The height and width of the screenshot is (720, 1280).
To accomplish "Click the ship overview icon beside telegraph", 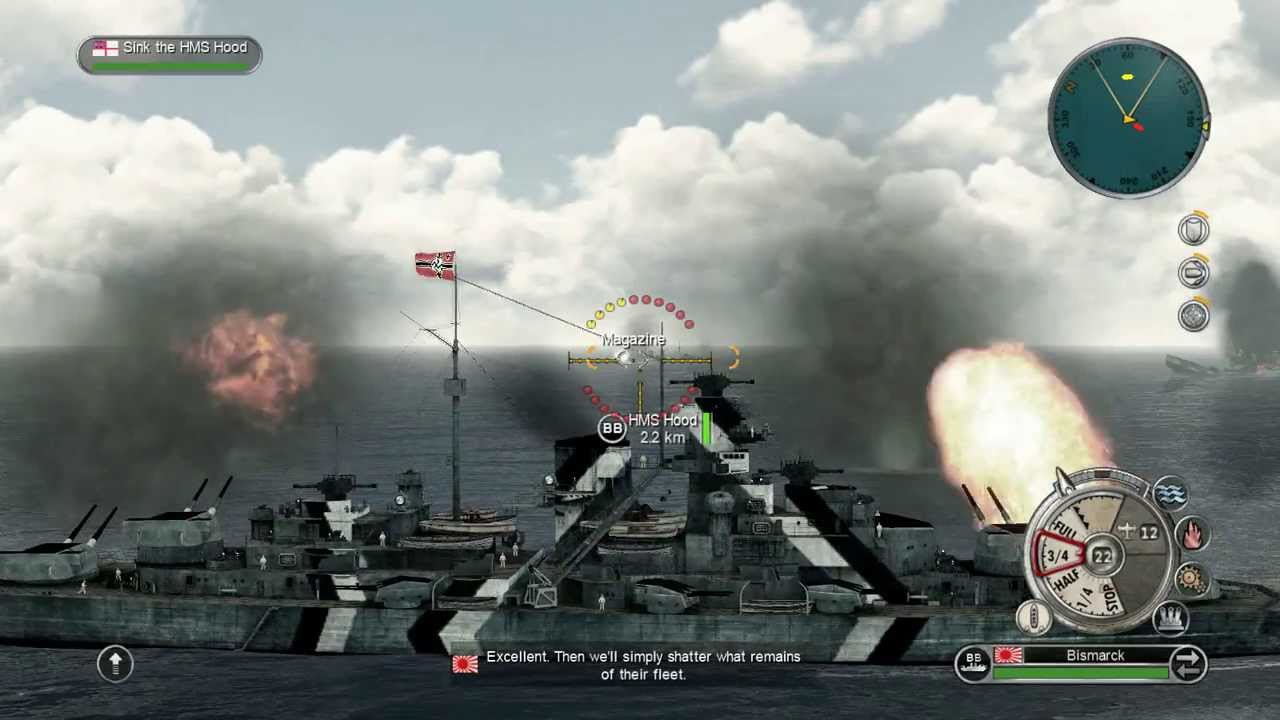I will pos(1033,618).
